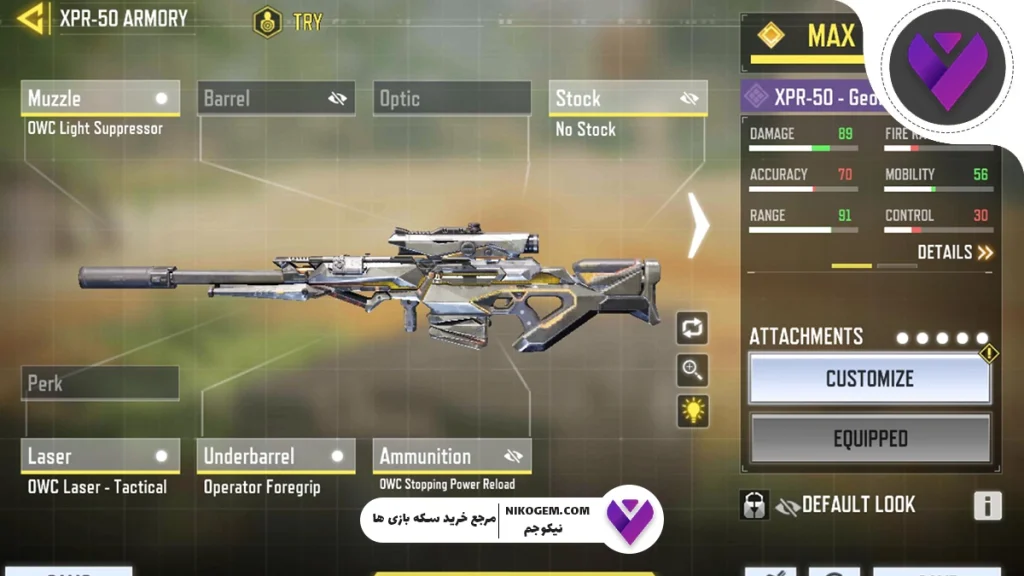Zoom in with the magnifier icon
Screen dimensions: 1024x576
tap(692, 369)
